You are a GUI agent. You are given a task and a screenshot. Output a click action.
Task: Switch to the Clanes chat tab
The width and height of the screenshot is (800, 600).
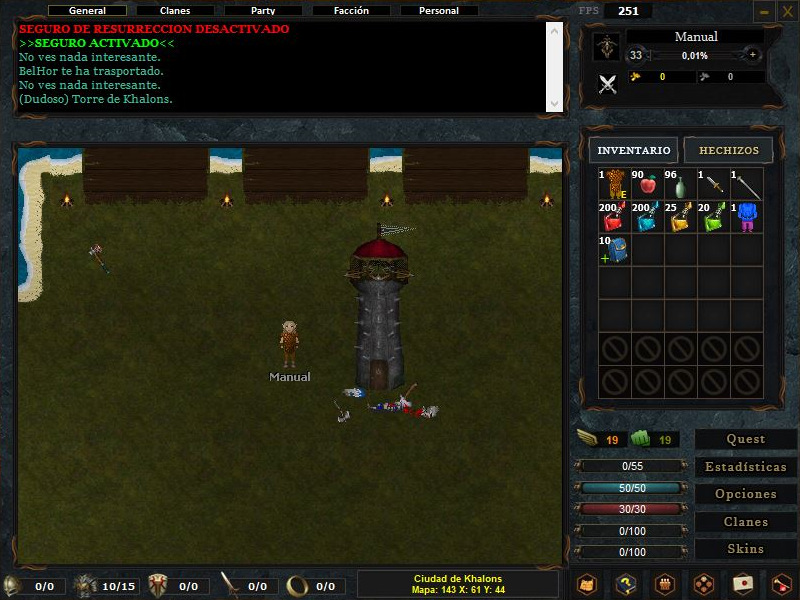tap(175, 11)
